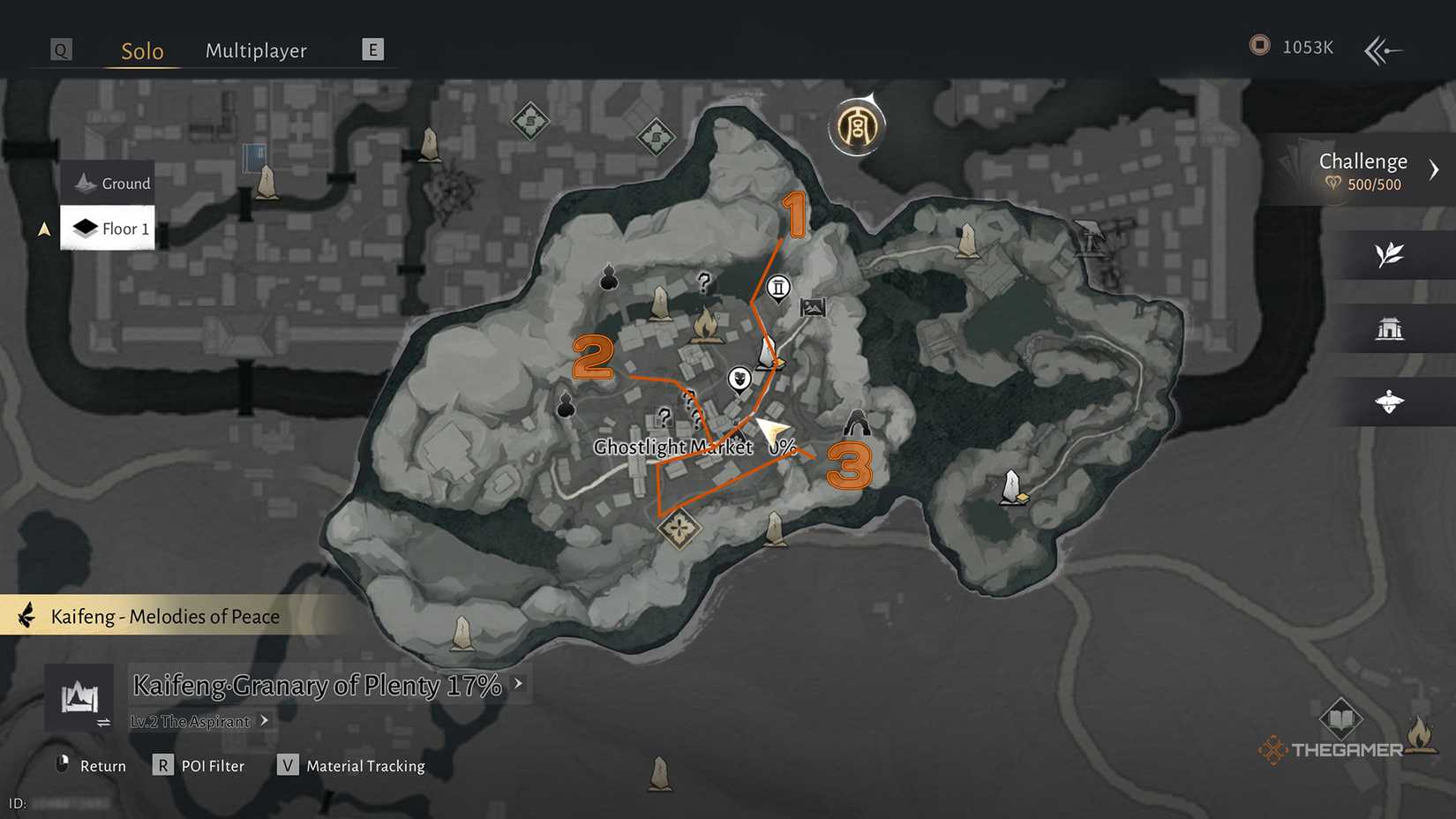The height and width of the screenshot is (819, 1456).
Task: Click the painting scroll icon near marker 1
Action: 814,306
